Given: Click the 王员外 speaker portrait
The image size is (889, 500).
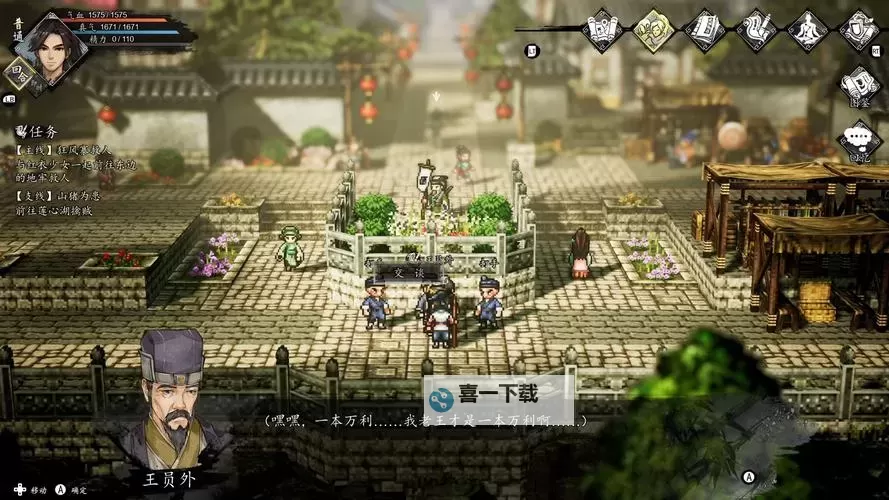Looking at the screenshot, I should coord(172,395).
